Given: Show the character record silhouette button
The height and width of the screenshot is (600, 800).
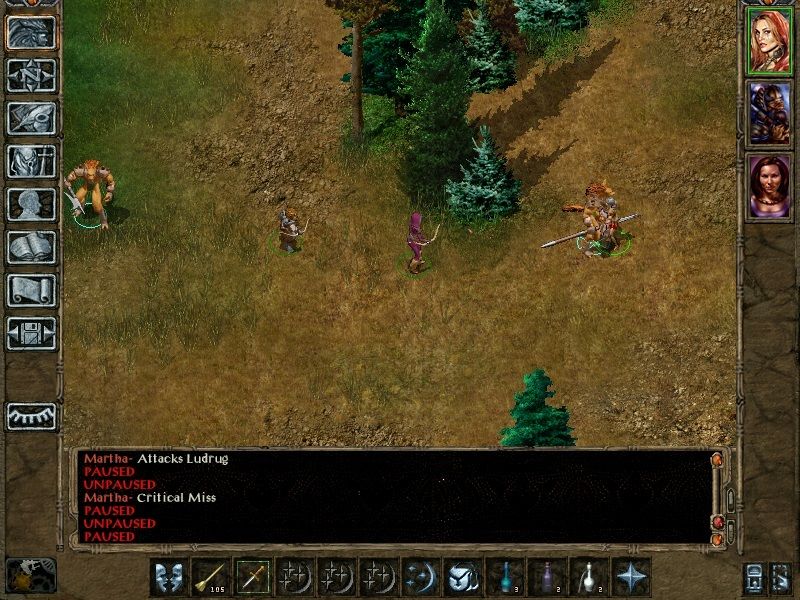Looking at the screenshot, I should (31, 204).
